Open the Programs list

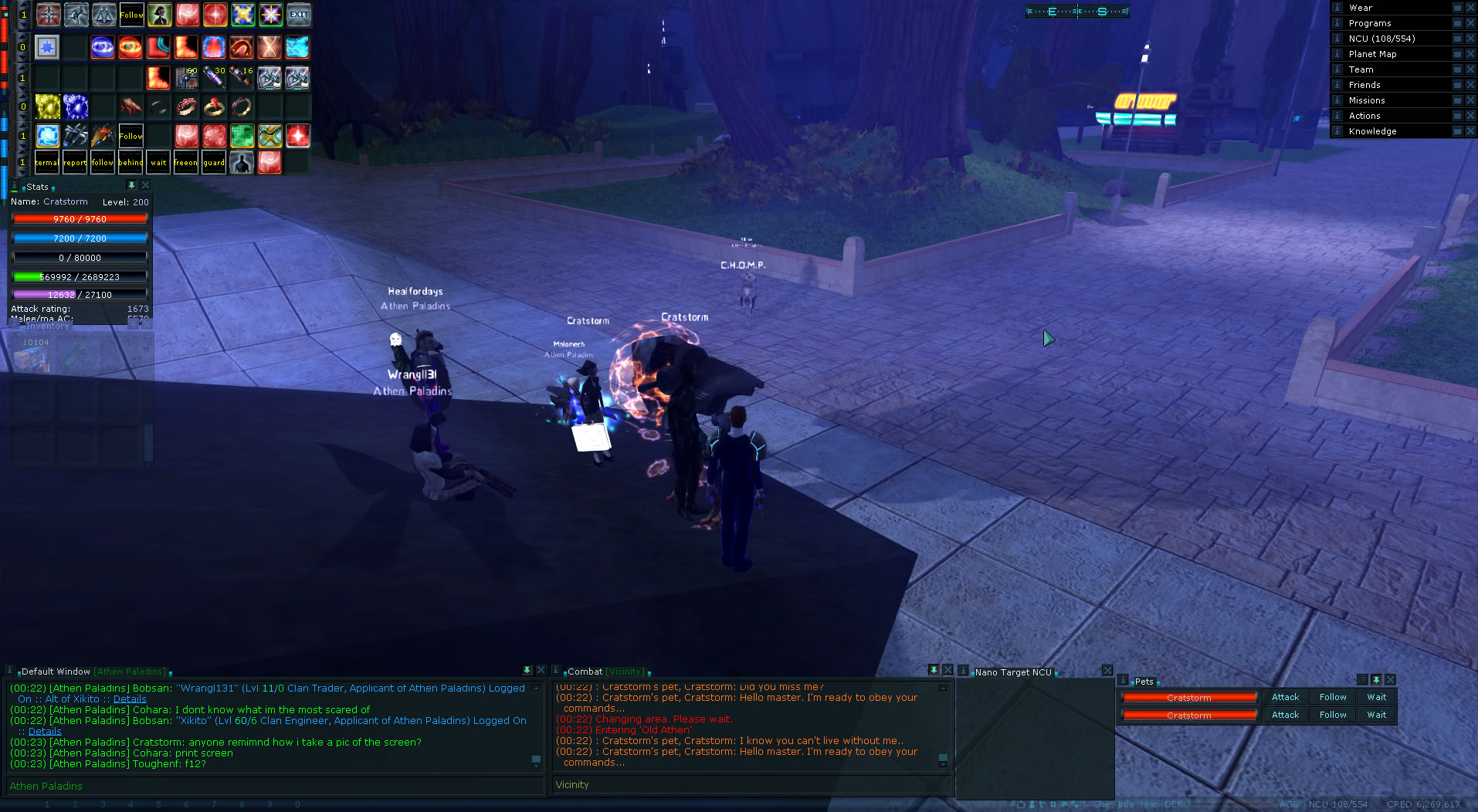1369,23
